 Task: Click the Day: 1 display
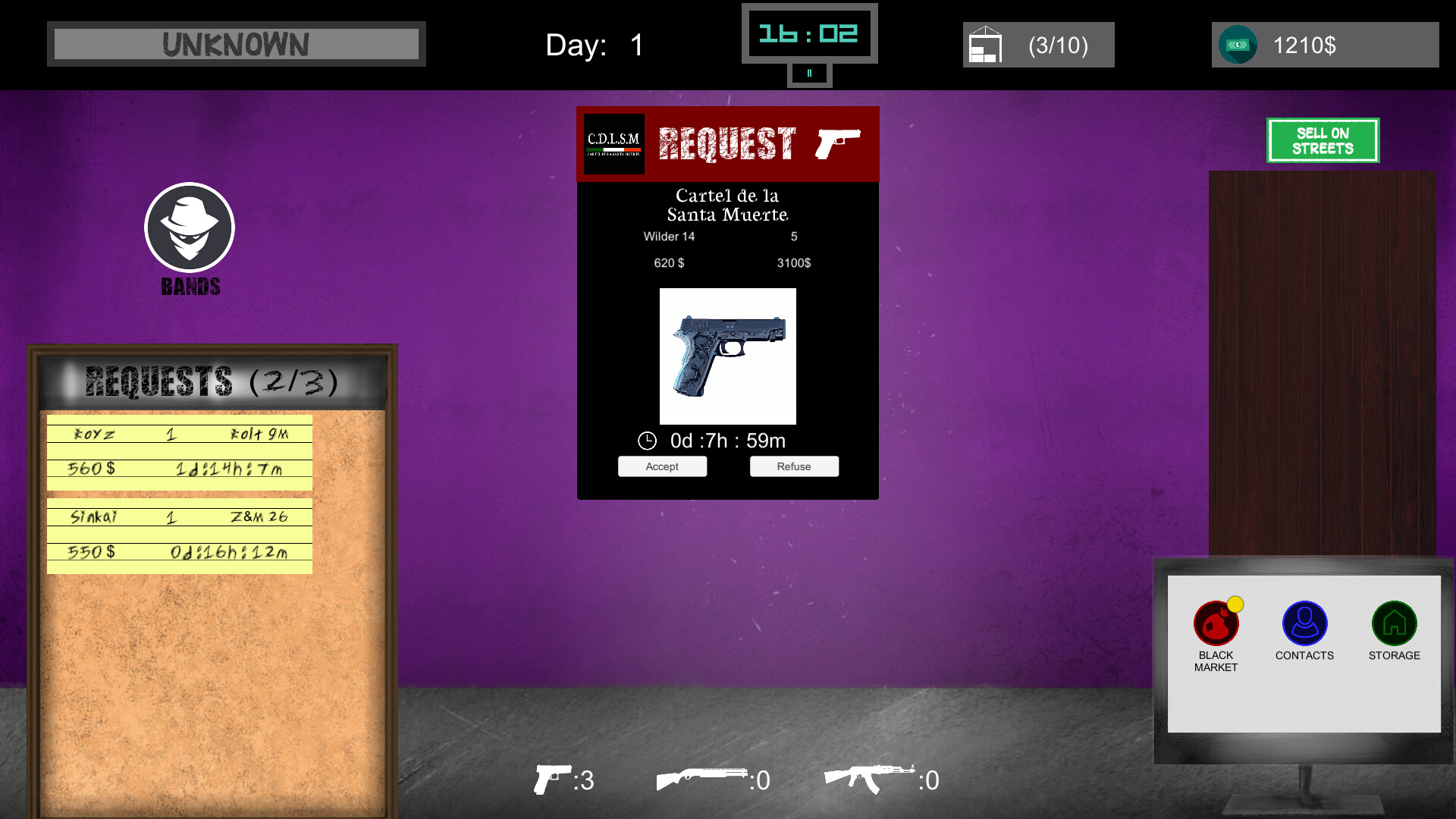592,45
